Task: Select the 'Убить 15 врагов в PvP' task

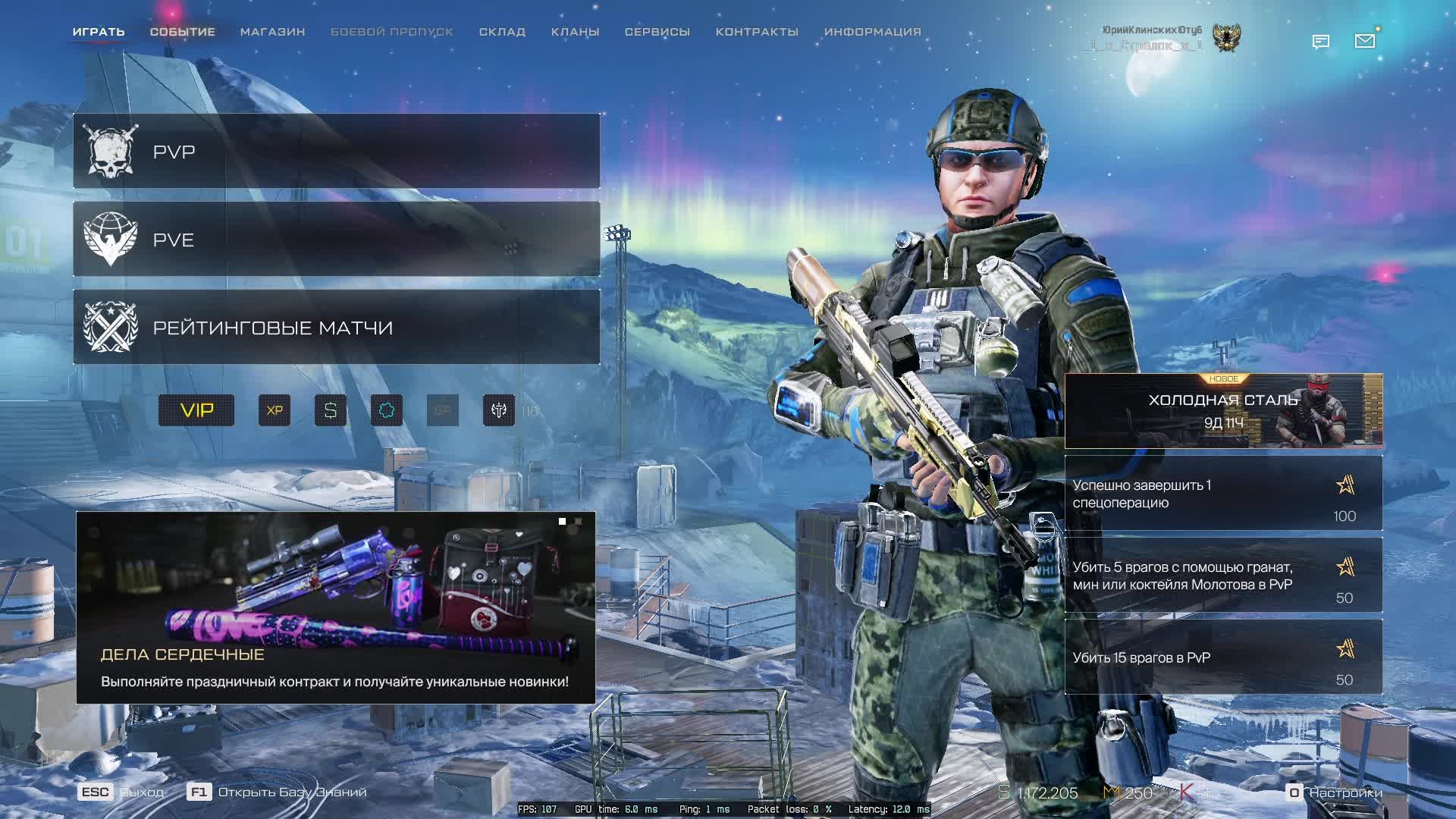Action: (x=1223, y=657)
